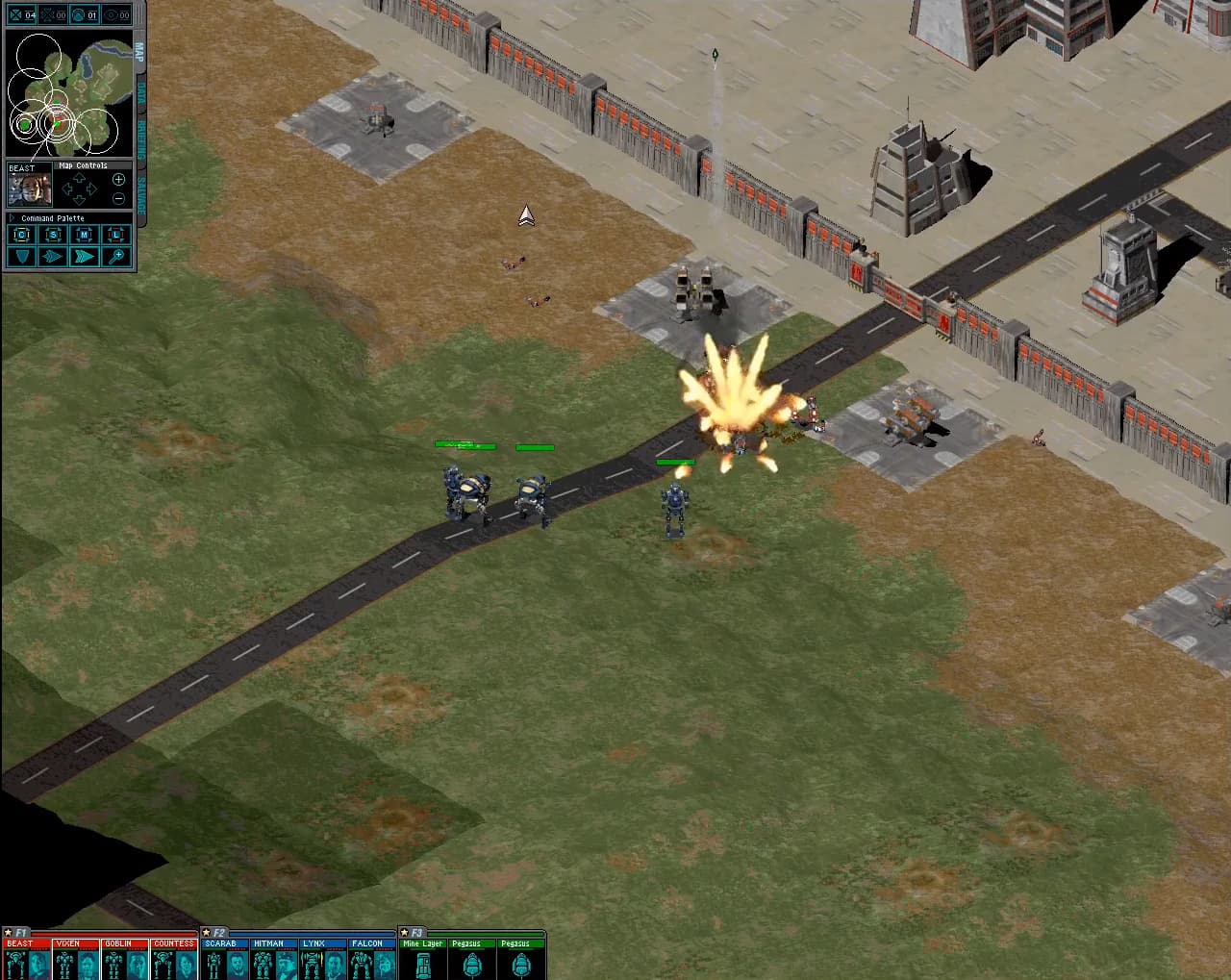The image size is (1231, 980).
Task: Select the VIXEN mech unit card
Action: [x=76, y=959]
